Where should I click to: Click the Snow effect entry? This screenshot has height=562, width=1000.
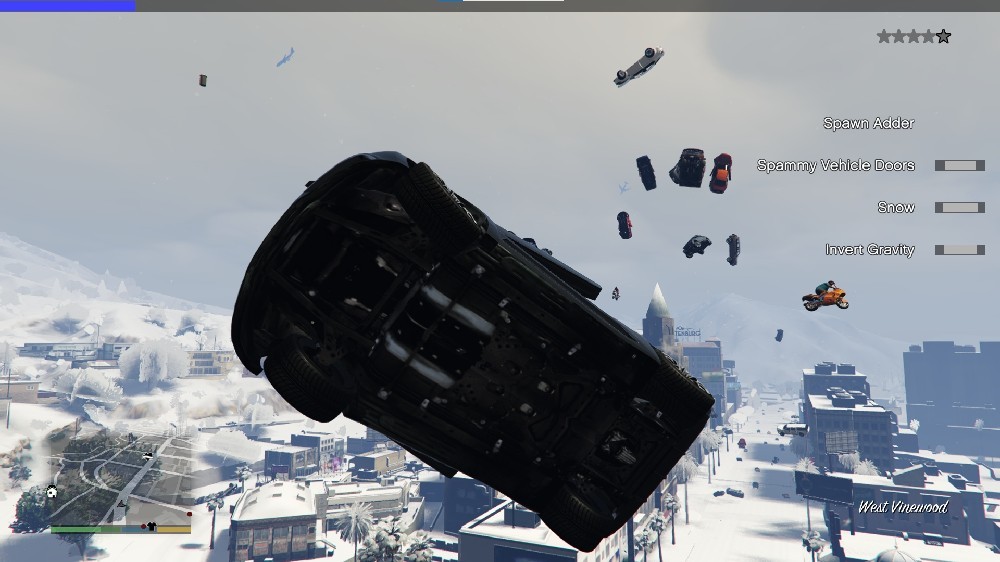(895, 208)
